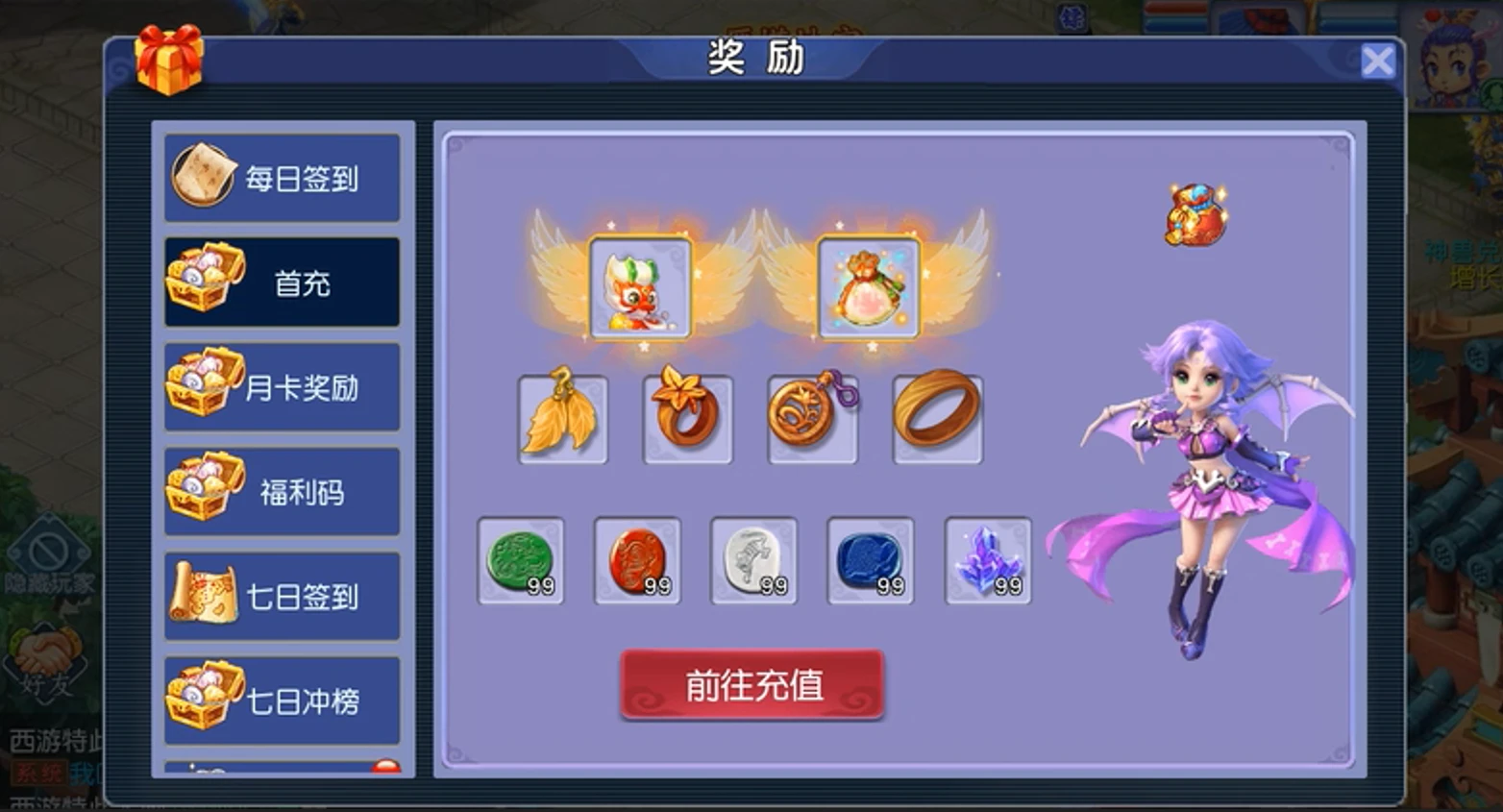Viewport: 1503px width, 812px height.
Task: Click the star-shaped ring item
Action: point(687,418)
